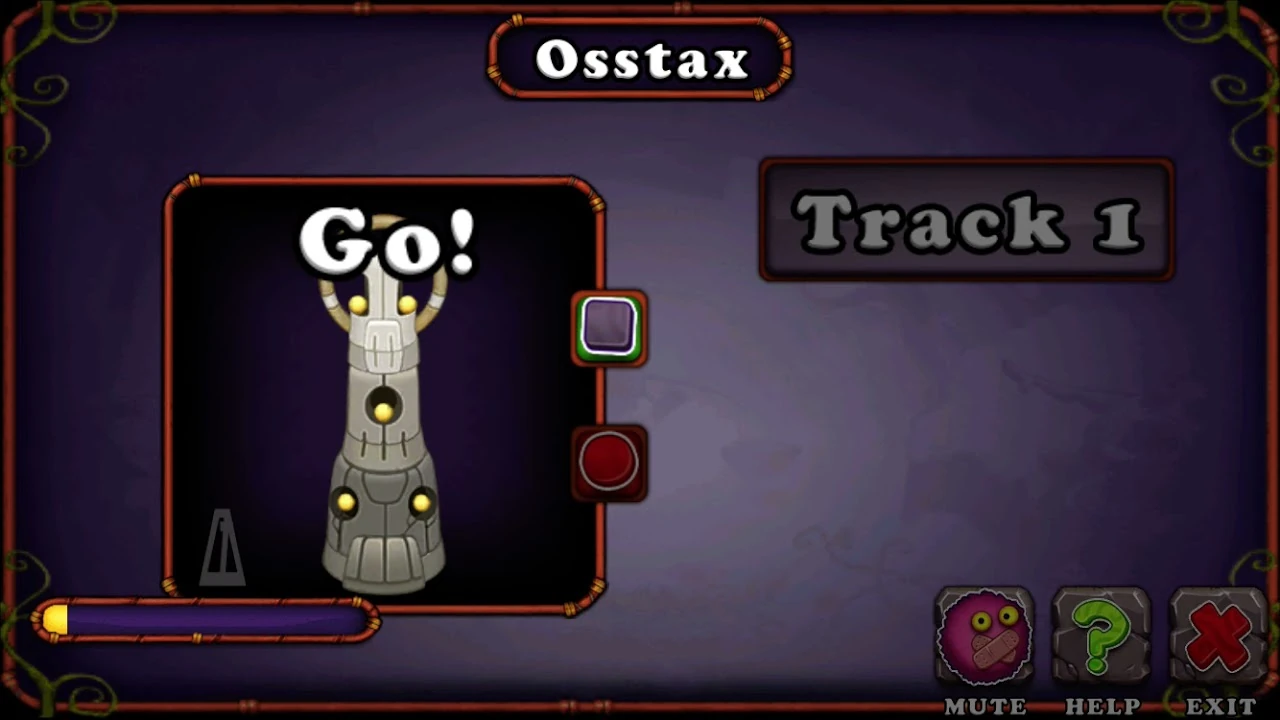Click the metronome icon inside the monster panel

[x=224, y=550]
